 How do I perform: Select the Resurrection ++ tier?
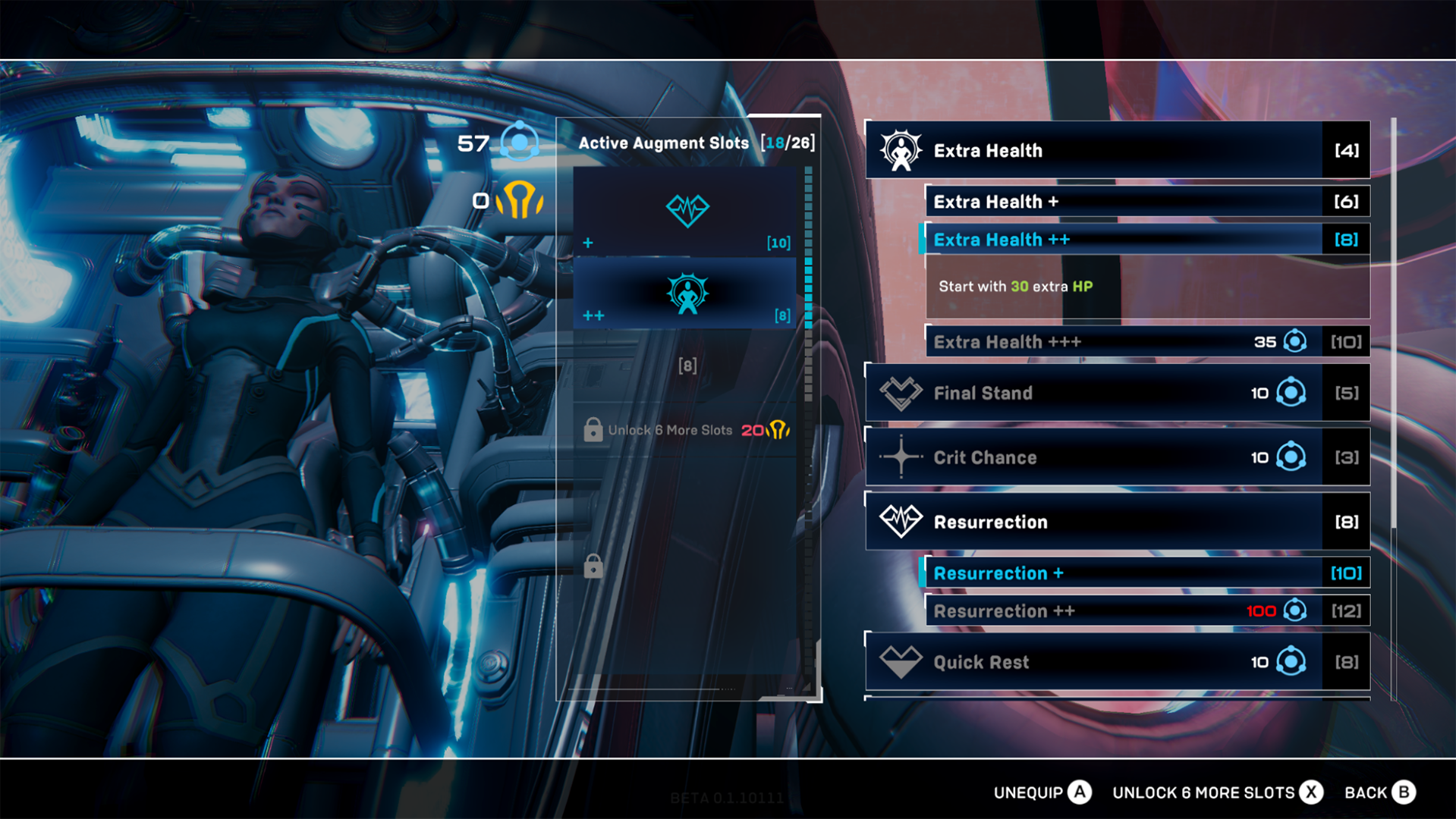click(1147, 611)
